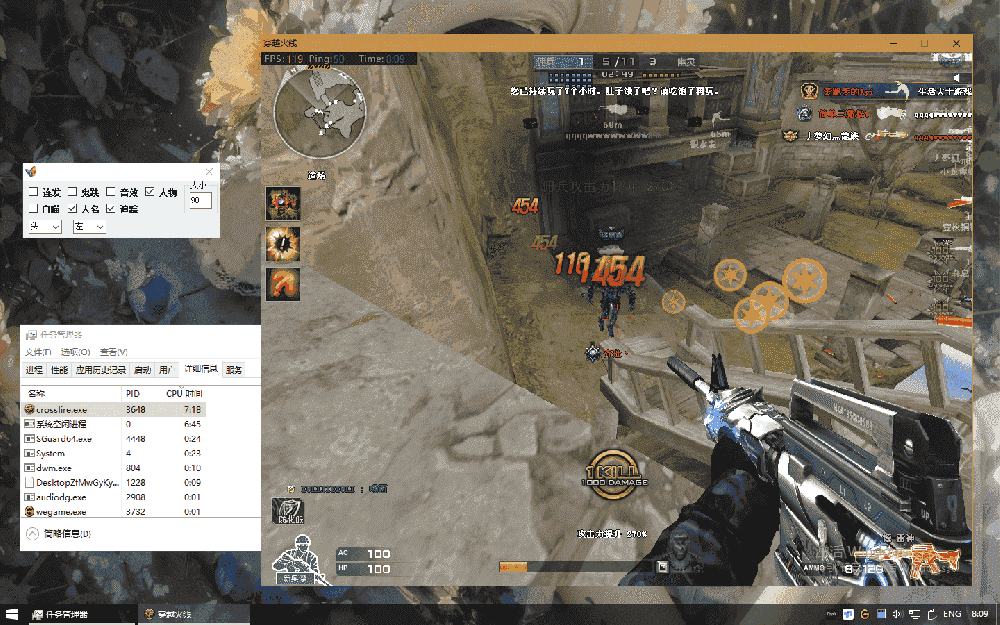Uncheck the 人物 checkbox

(150, 192)
